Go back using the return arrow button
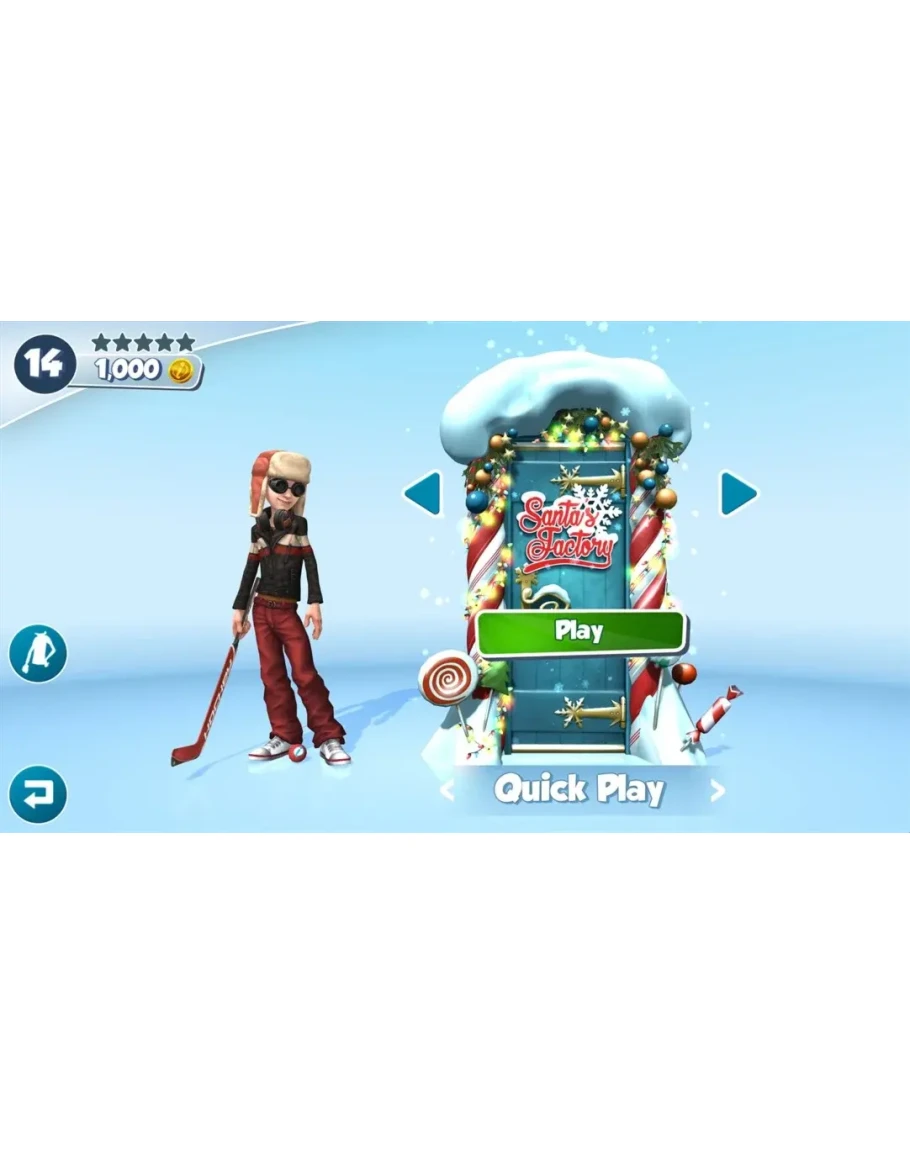 point(38,795)
